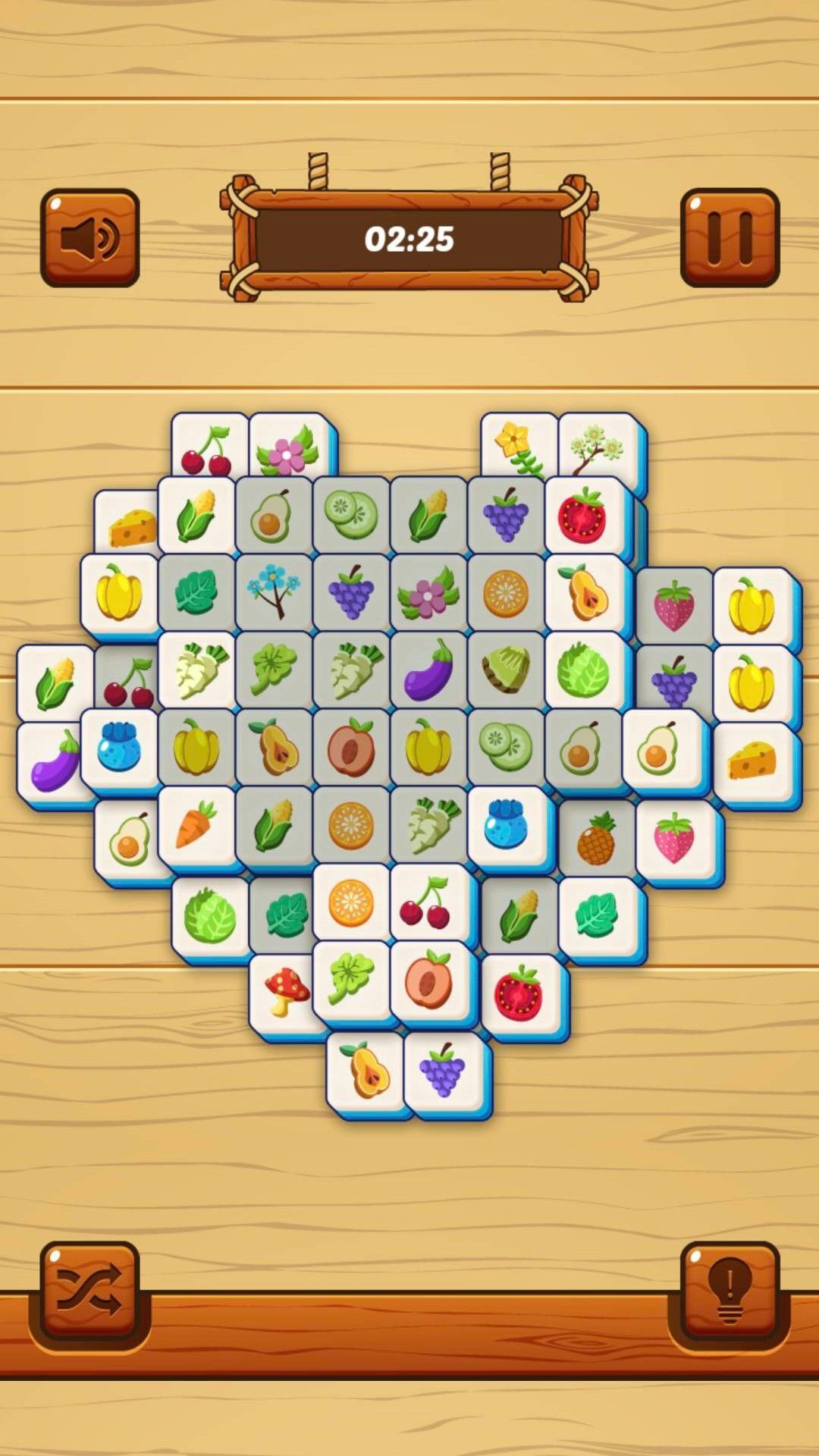Toggle the sound speaker button
This screenshot has height=1456, width=819.
(x=89, y=238)
